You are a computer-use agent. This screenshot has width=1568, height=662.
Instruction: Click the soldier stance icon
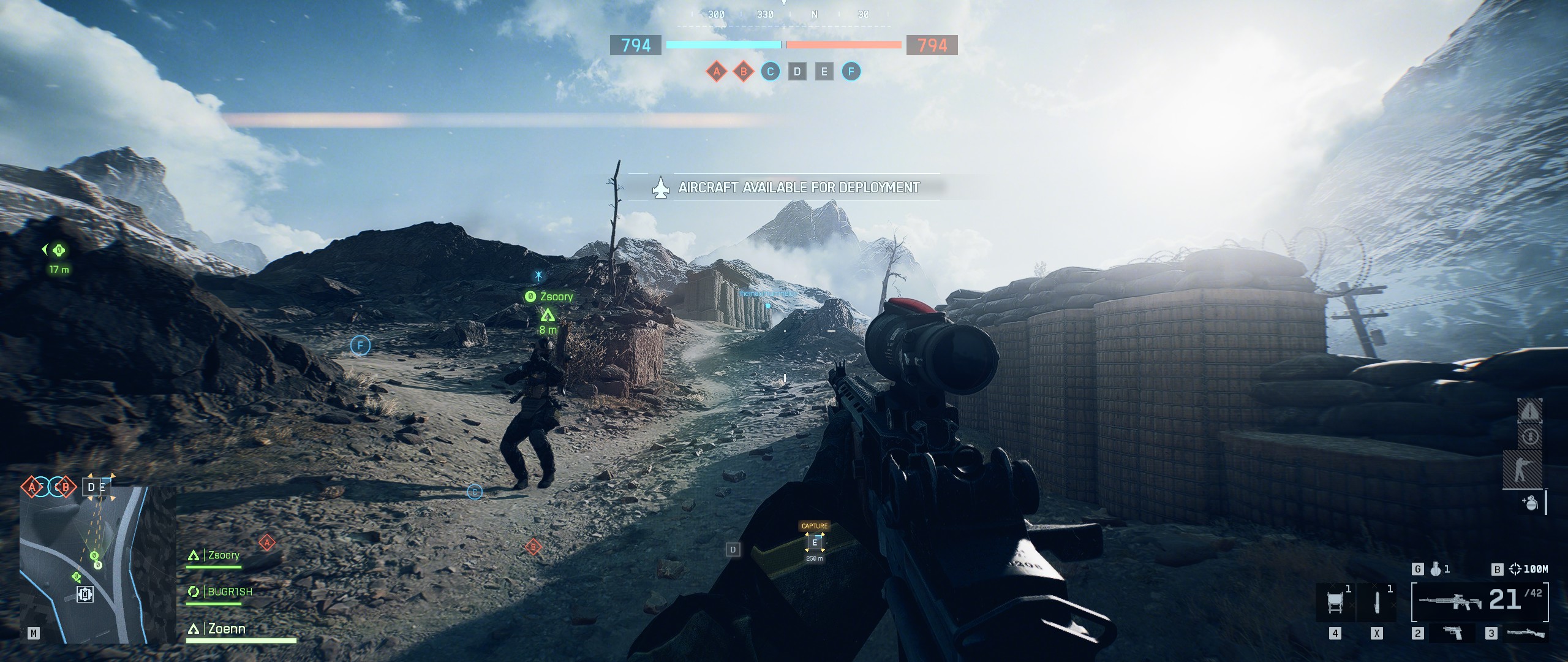[1529, 470]
